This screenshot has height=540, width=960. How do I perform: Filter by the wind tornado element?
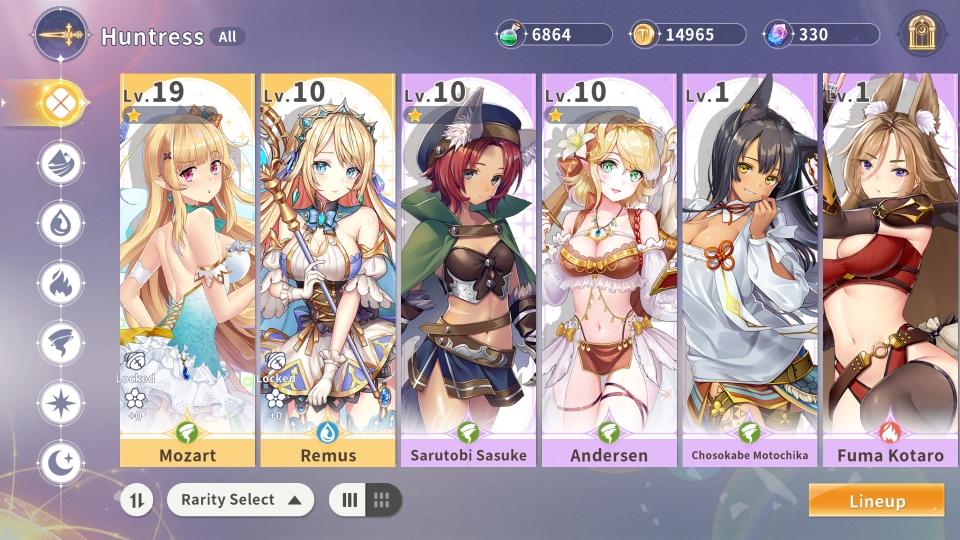[x=61, y=343]
